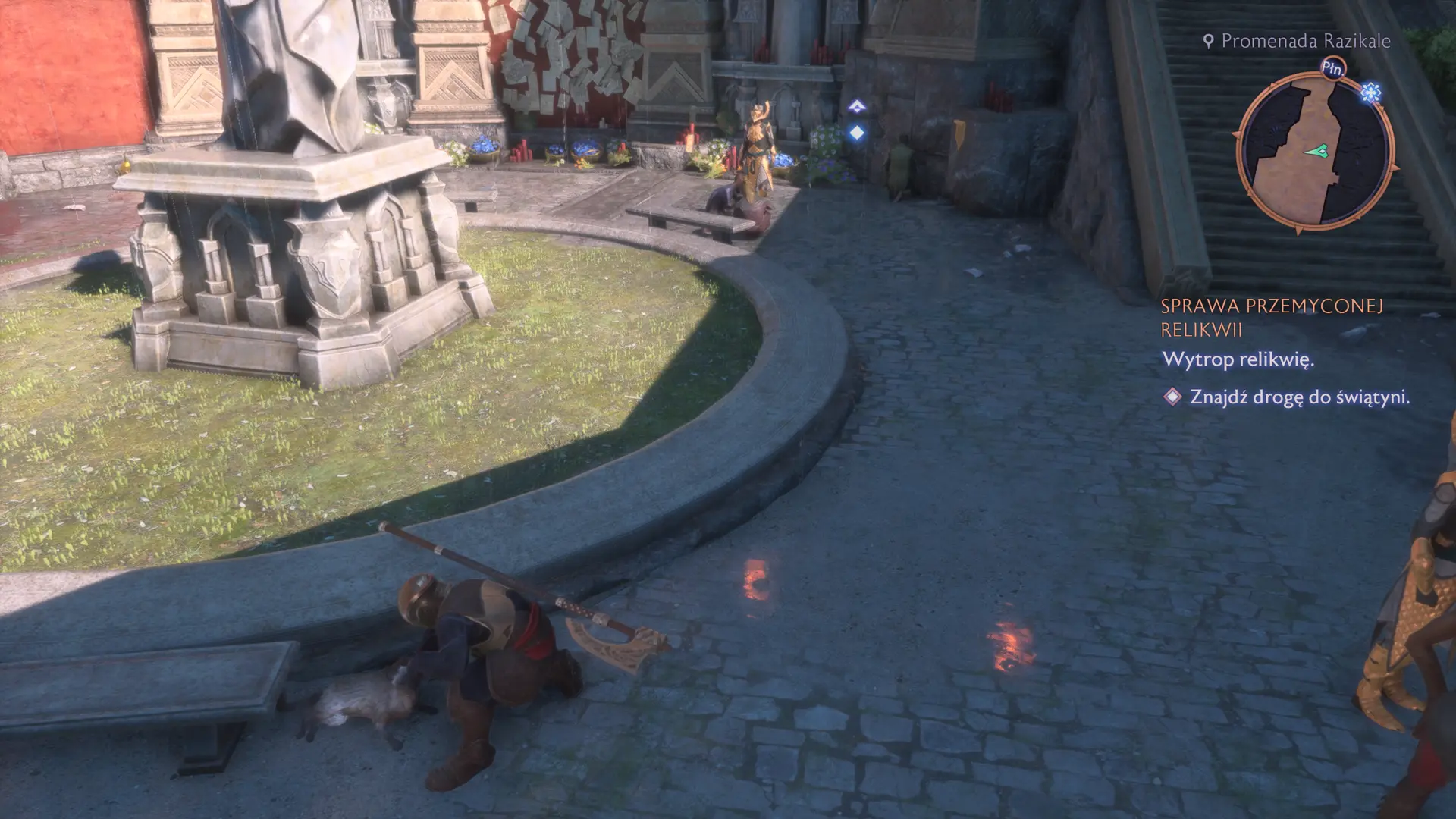Click the purple chevron marker above the NPC
The image size is (1456, 819).
click(x=856, y=106)
